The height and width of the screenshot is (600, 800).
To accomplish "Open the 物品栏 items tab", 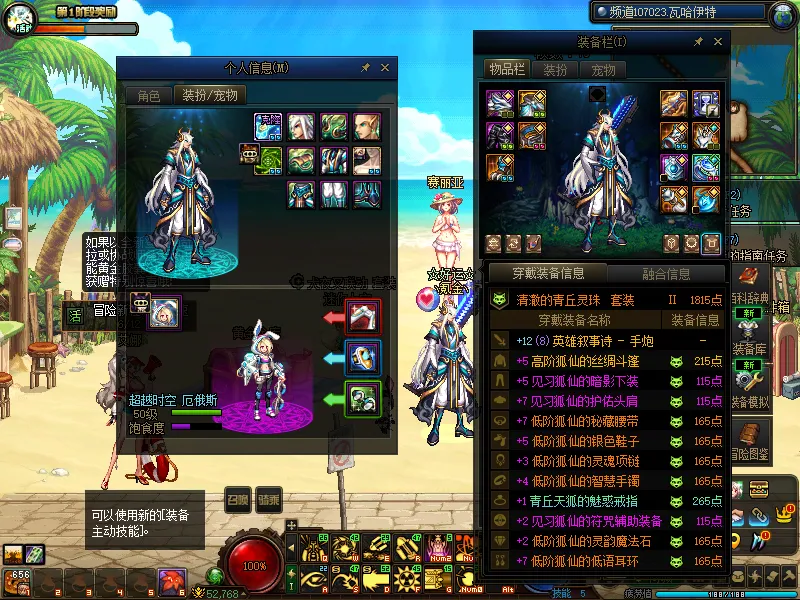I will coord(506,69).
